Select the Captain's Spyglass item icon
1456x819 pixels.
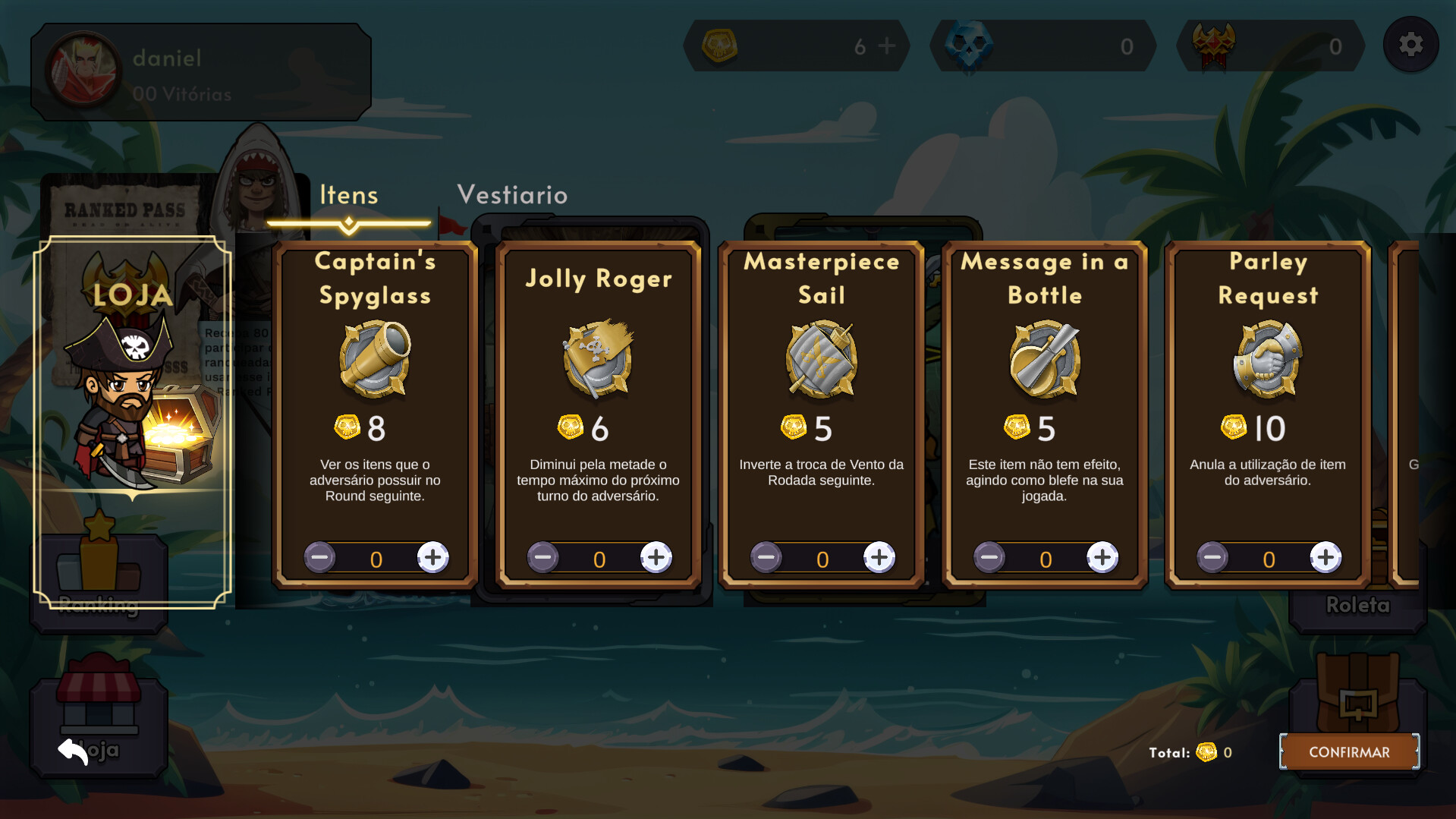pyautogui.click(x=375, y=359)
